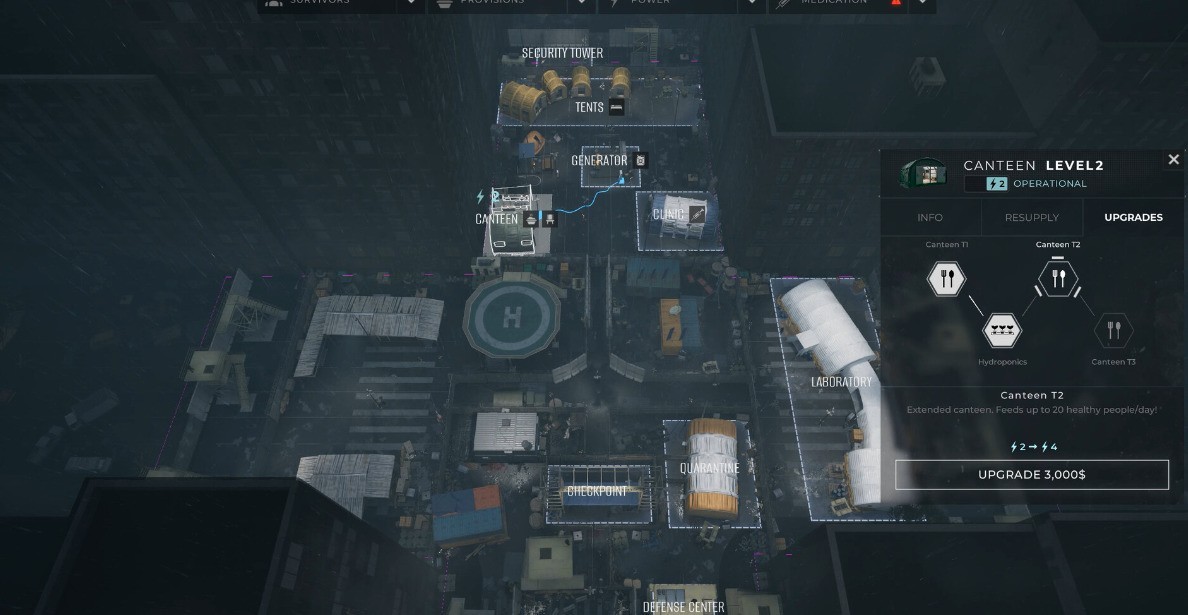This screenshot has height=615, width=1188.
Task: Select the Generator zone label
Action: (x=599, y=160)
